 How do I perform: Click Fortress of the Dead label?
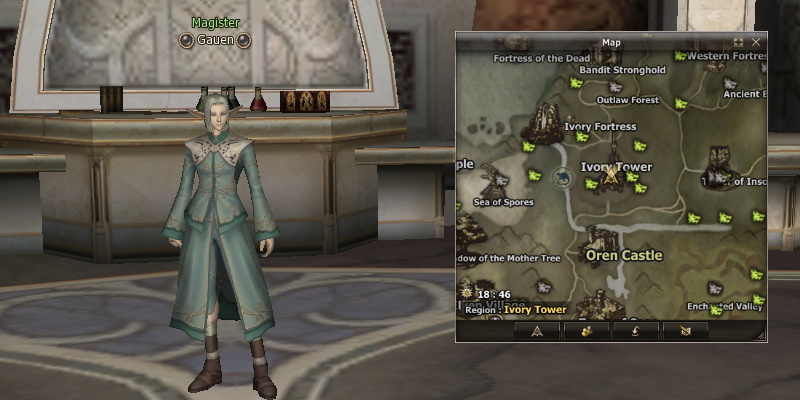pyautogui.click(x=542, y=58)
